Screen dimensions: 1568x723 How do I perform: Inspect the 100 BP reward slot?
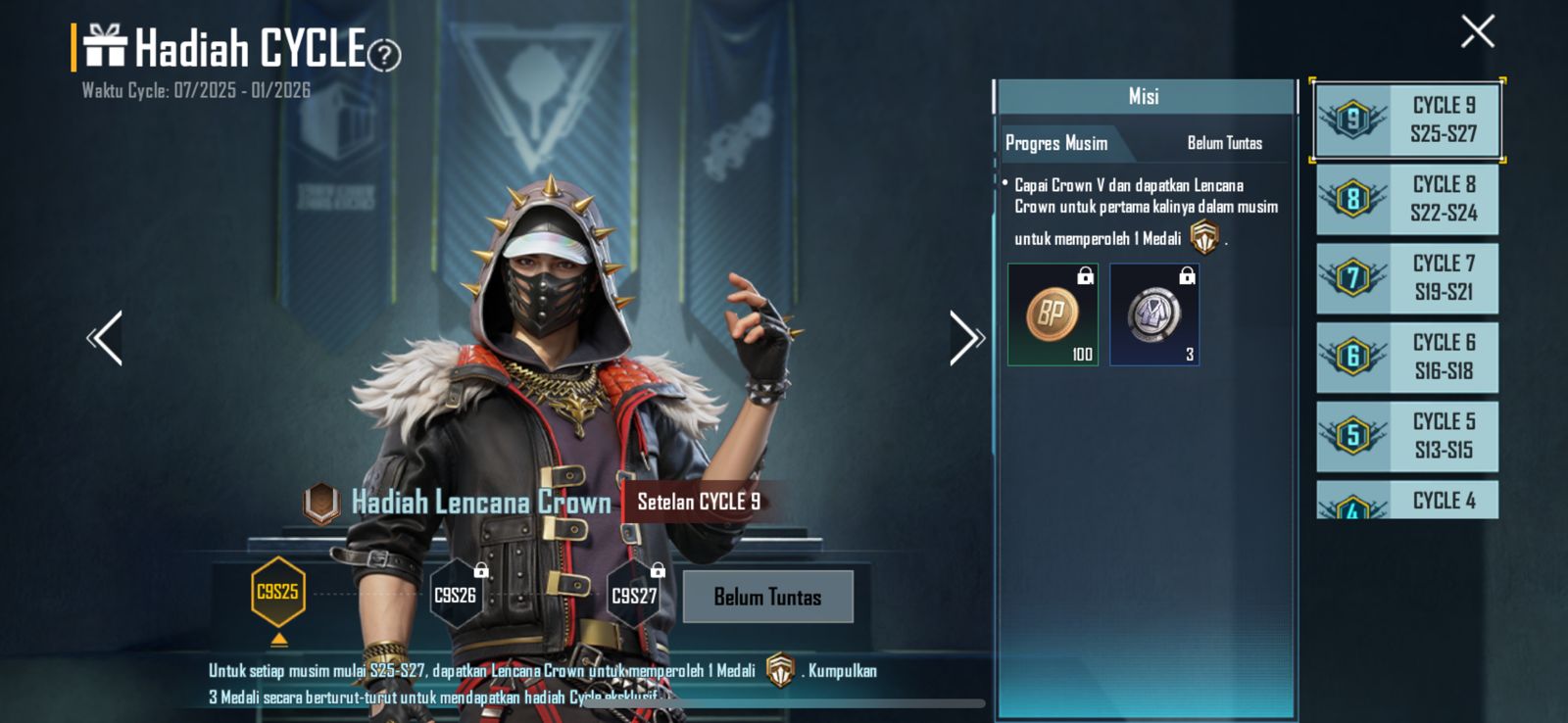[x=1053, y=314]
